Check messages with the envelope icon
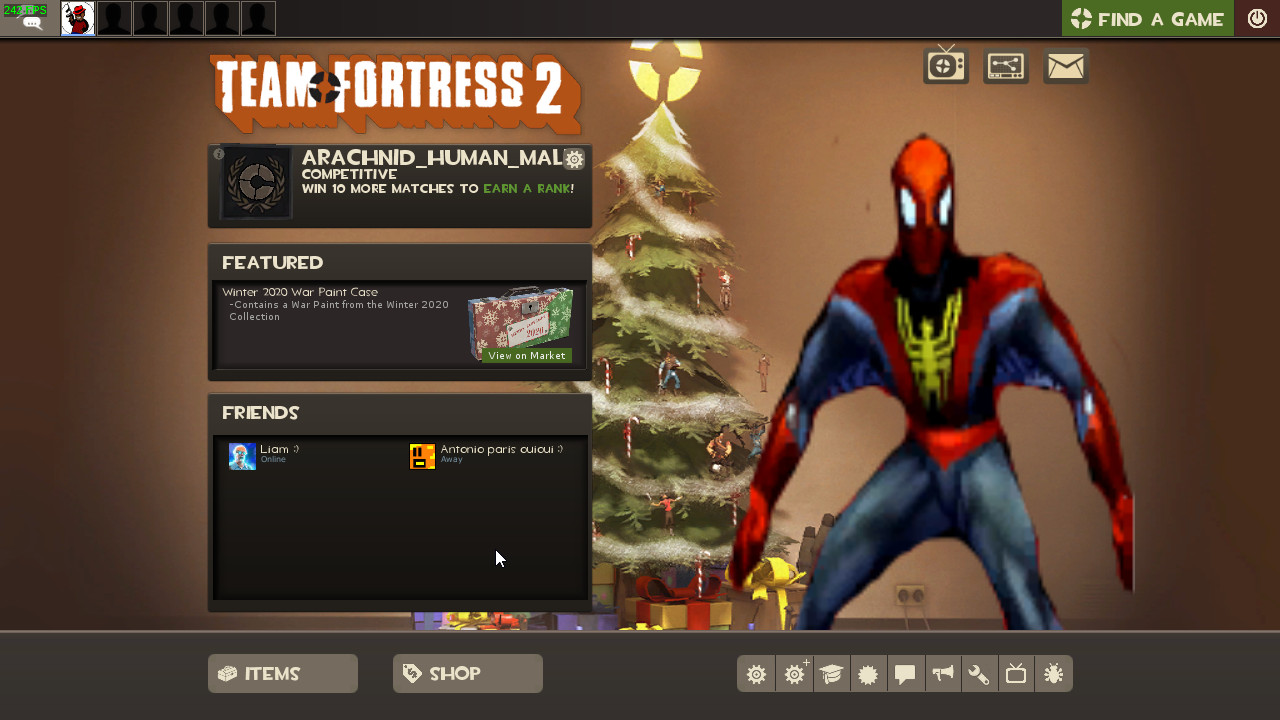 (x=1064, y=65)
